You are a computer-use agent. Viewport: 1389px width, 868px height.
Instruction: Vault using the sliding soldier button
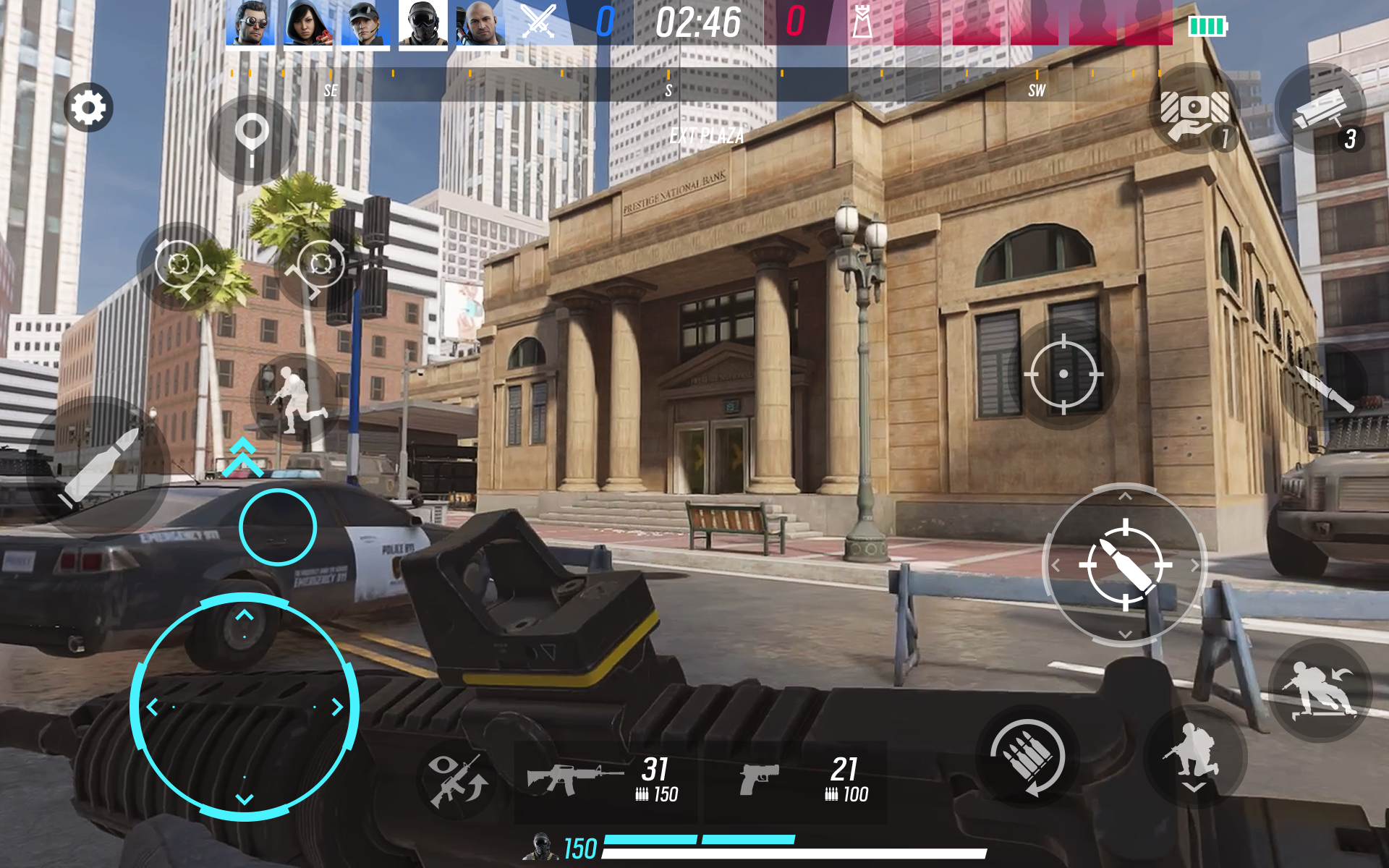[1320, 689]
